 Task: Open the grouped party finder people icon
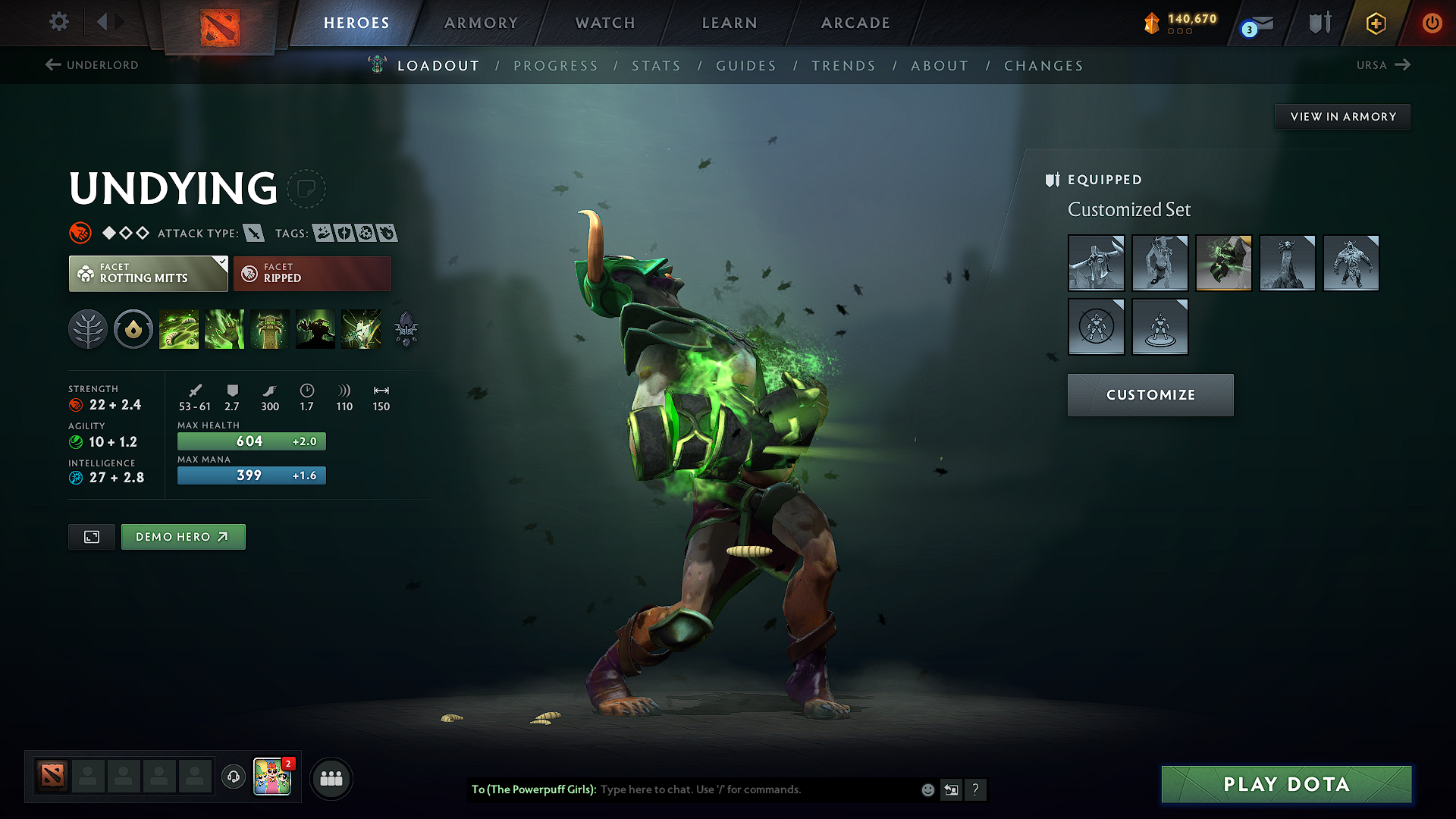pos(331,778)
